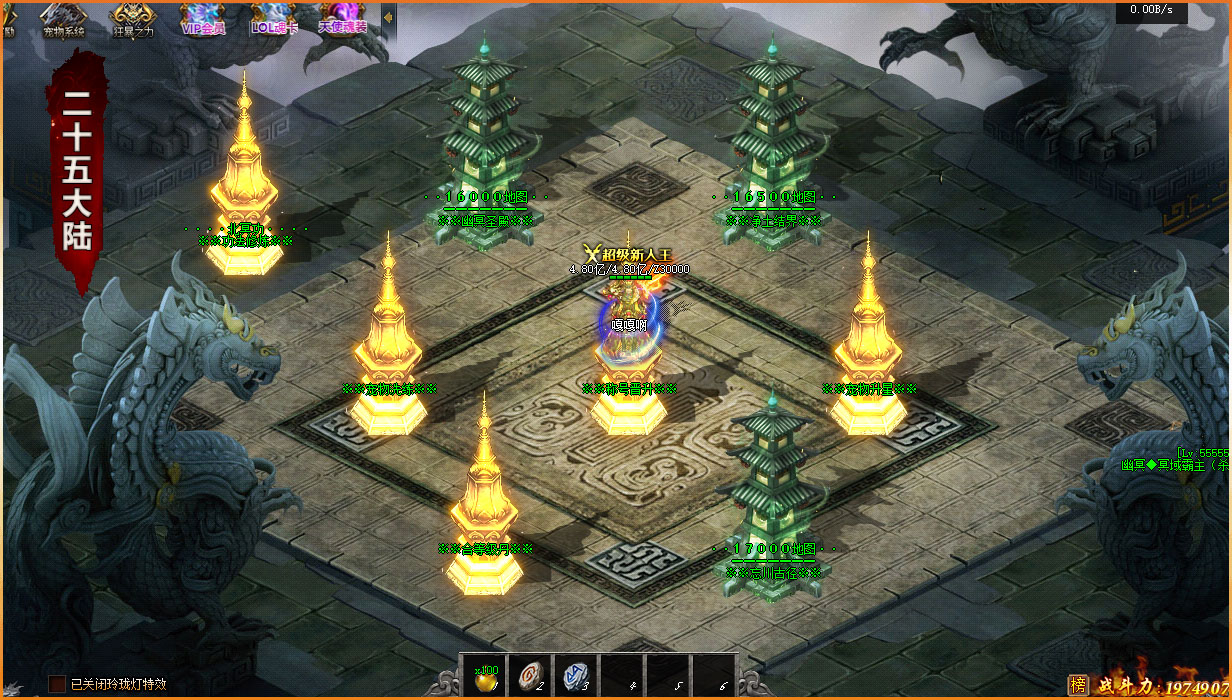The width and height of the screenshot is (1232, 700).
Task: Use the red spiral rune stone slot
Action: 528,675
